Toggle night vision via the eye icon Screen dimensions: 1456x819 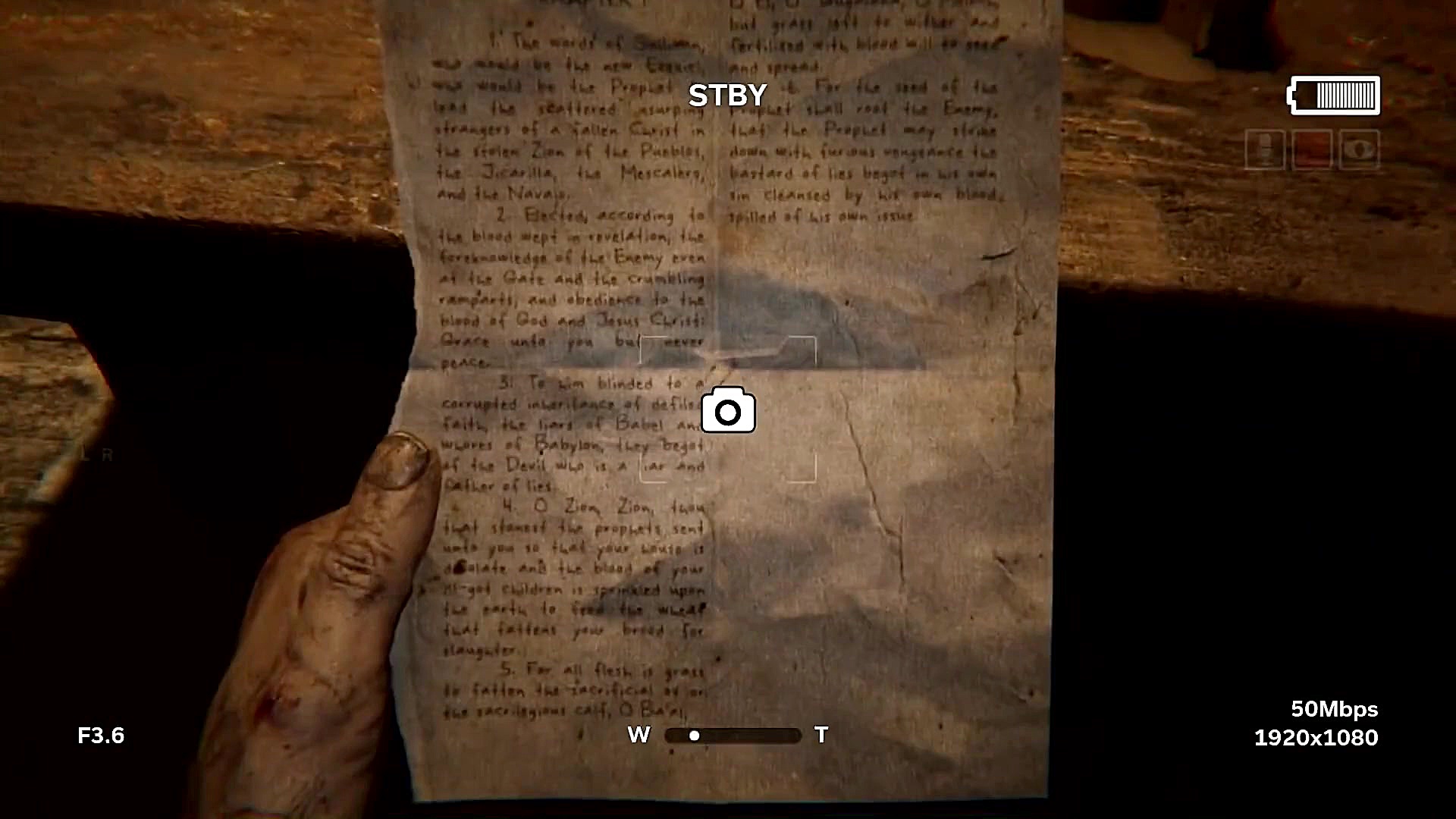(1358, 149)
